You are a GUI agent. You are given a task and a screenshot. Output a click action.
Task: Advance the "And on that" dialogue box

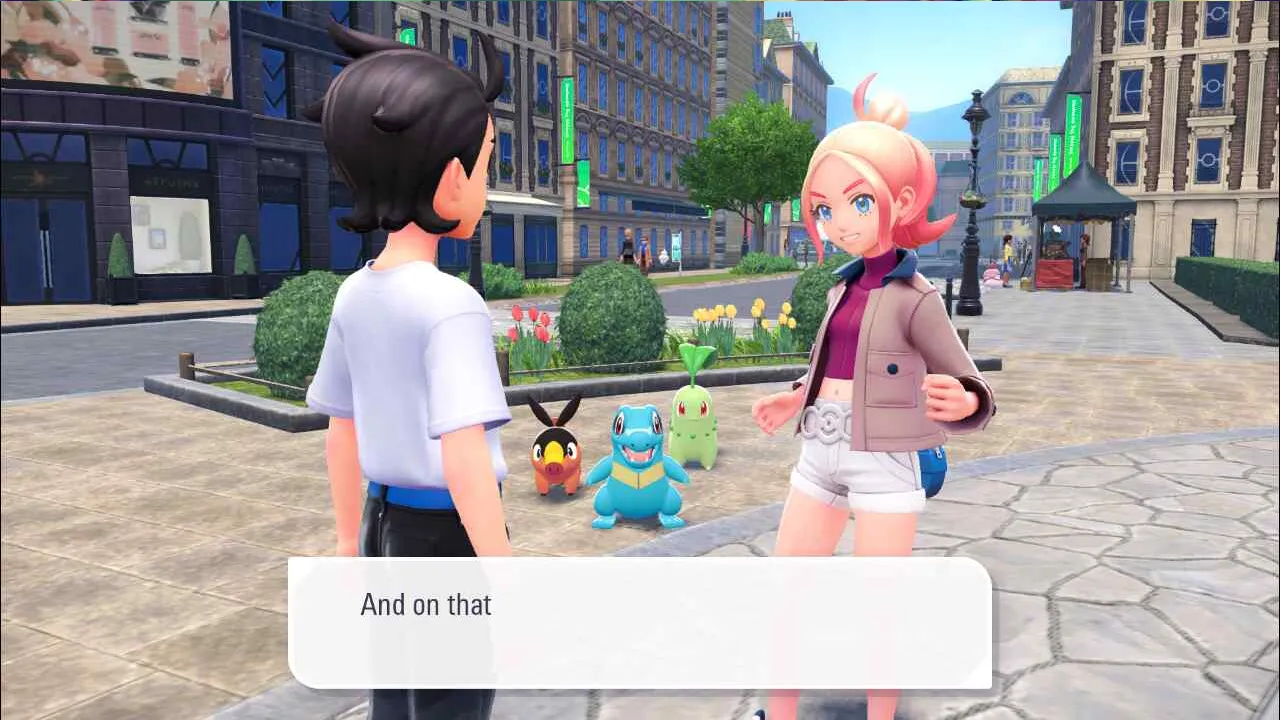point(640,622)
